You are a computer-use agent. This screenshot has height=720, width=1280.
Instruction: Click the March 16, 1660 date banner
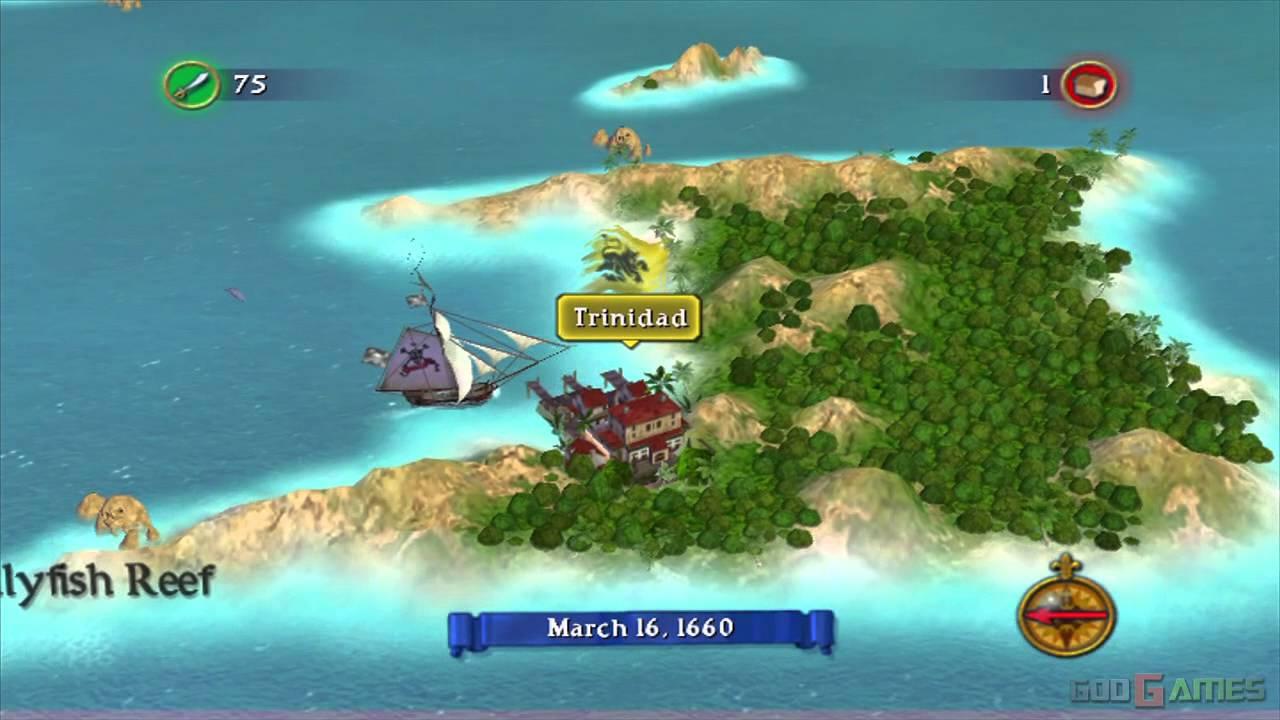point(640,628)
